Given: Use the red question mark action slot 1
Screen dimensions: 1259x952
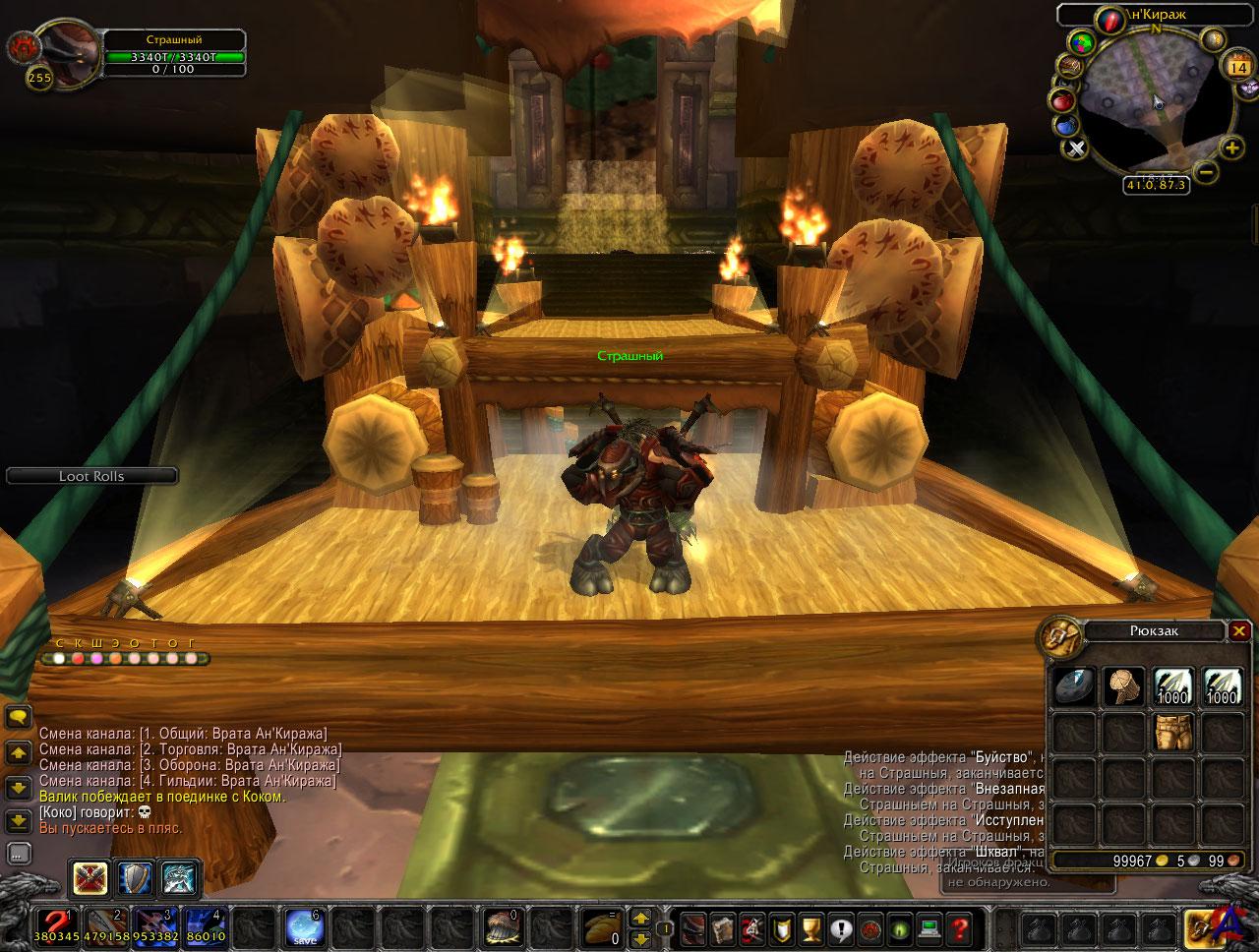Looking at the screenshot, I should pyautogui.click(x=57, y=925).
